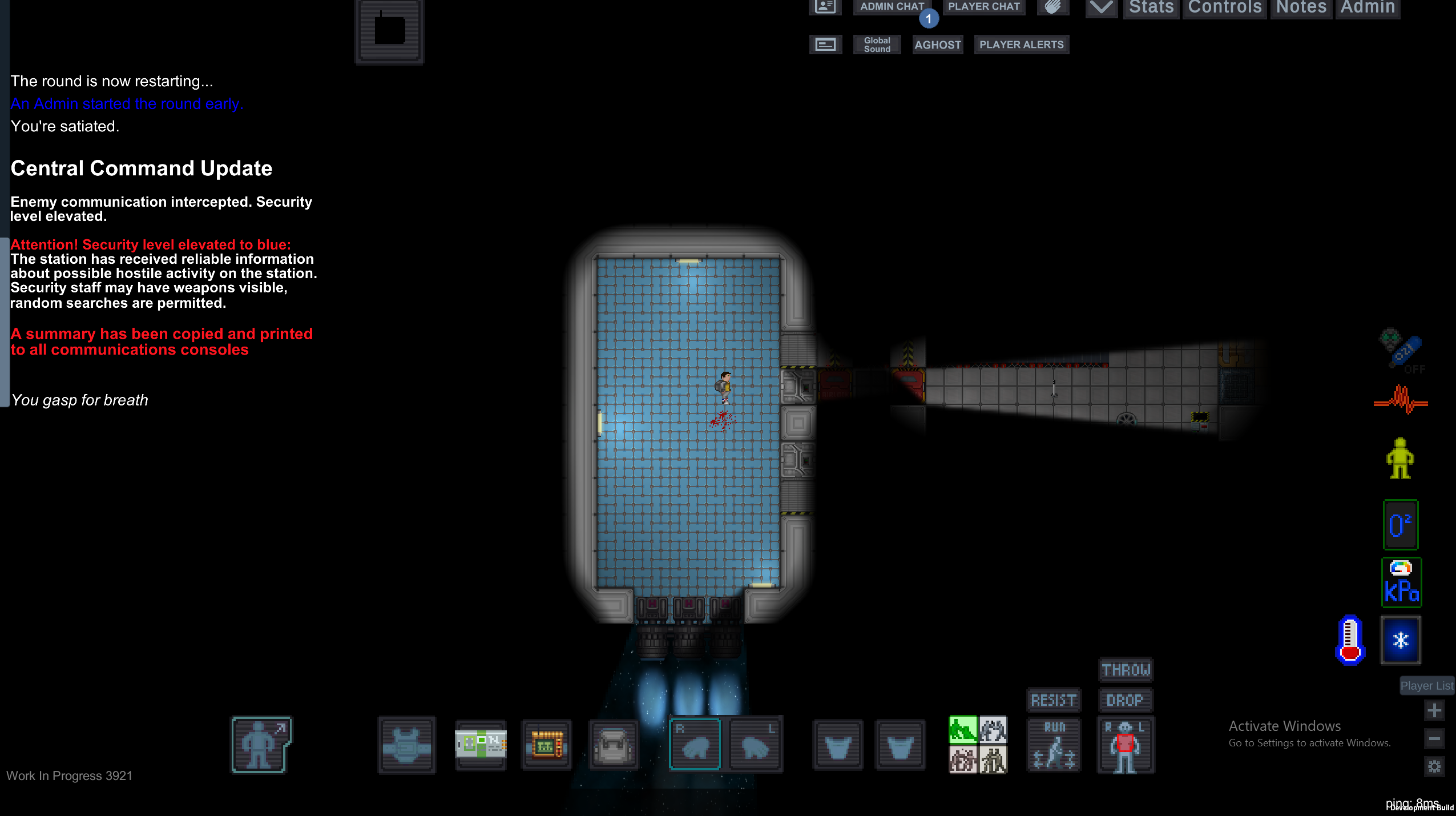Image resolution: width=1456 pixels, height=816 pixels.
Task: Open the PDA slot in the hotbar
Action: pyautogui.click(x=545, y=744)
